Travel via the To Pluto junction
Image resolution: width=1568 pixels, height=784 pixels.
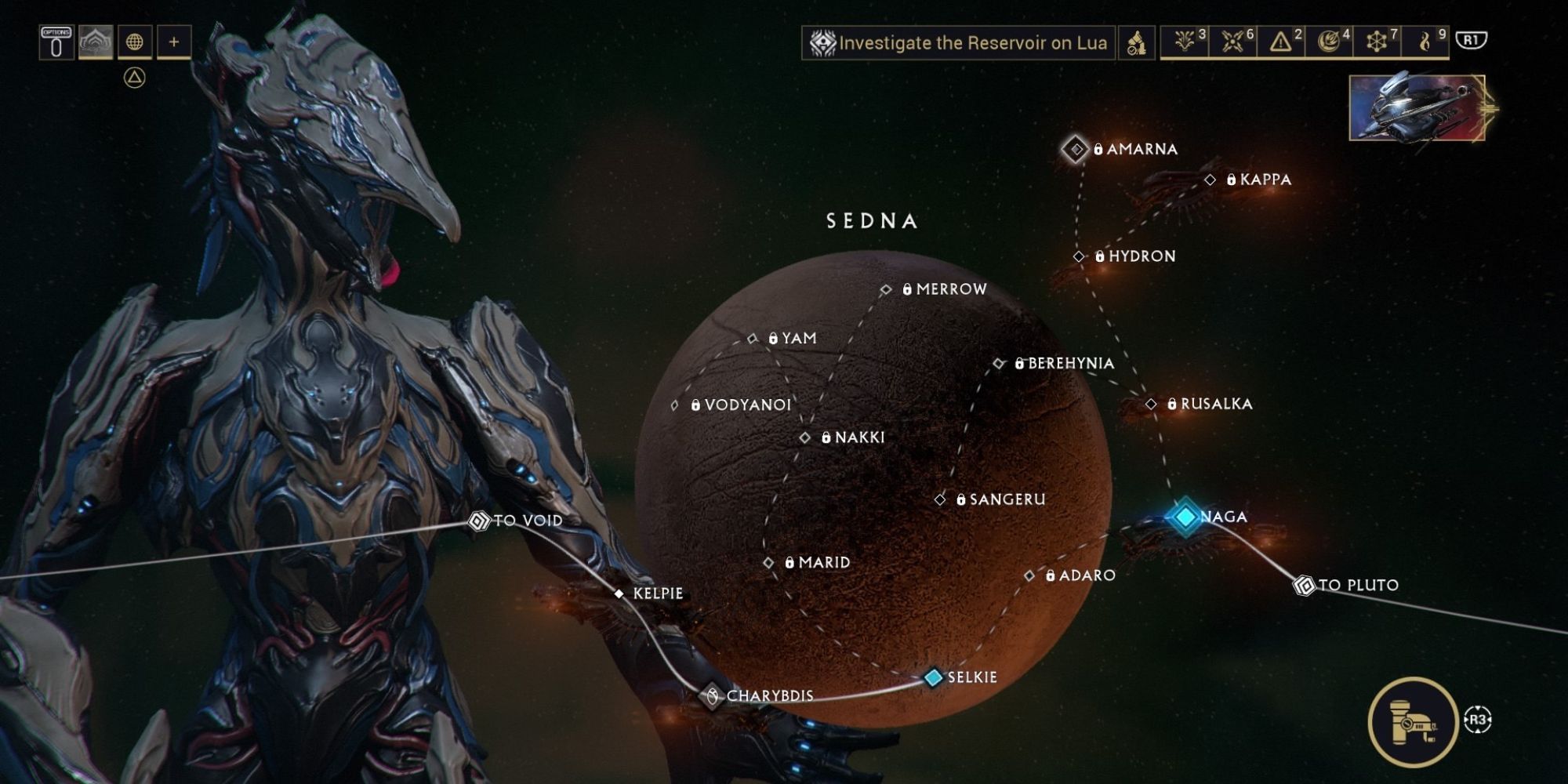tap(1304, 585)
